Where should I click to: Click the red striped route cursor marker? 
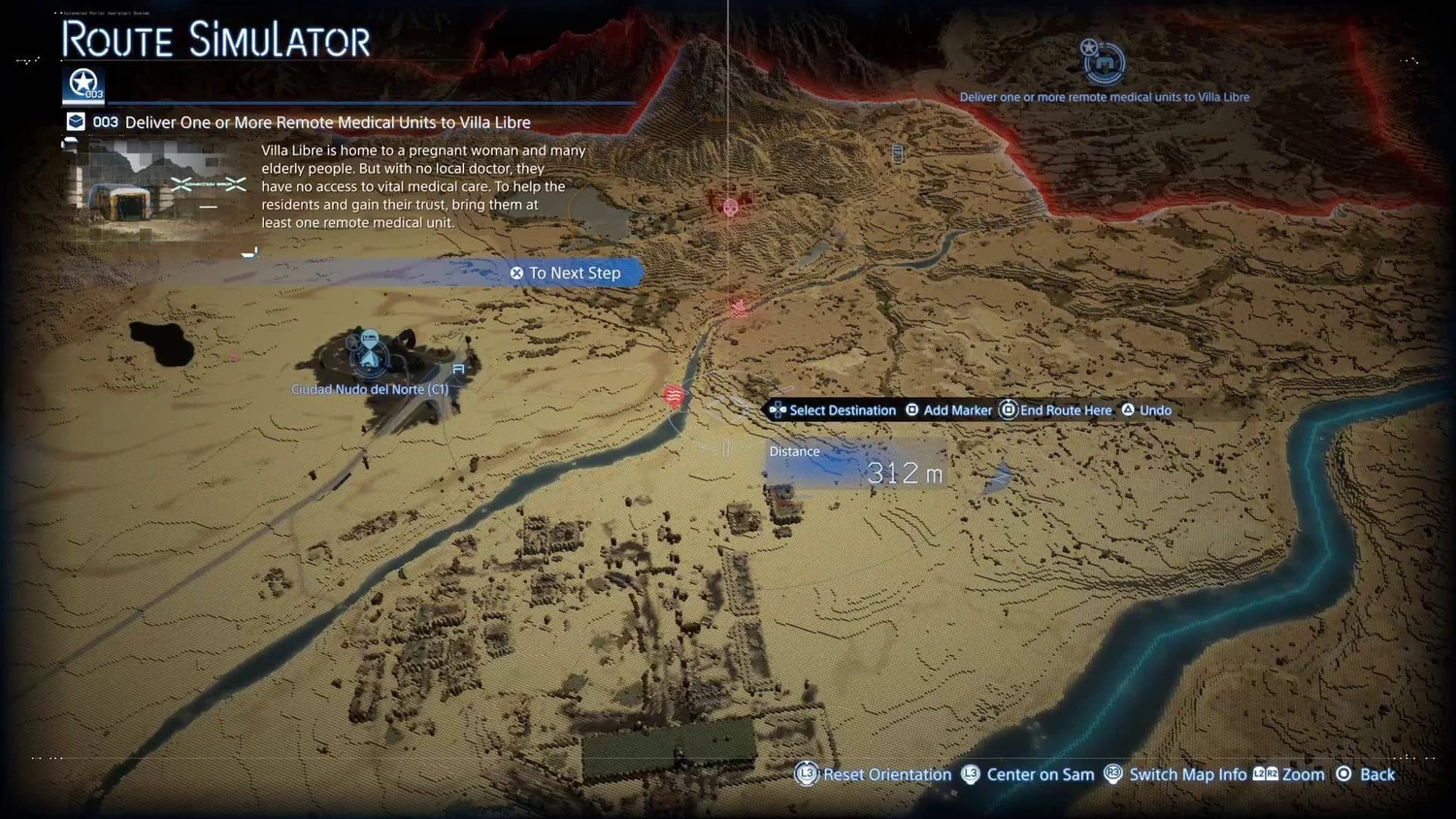(x=674, y=396)
